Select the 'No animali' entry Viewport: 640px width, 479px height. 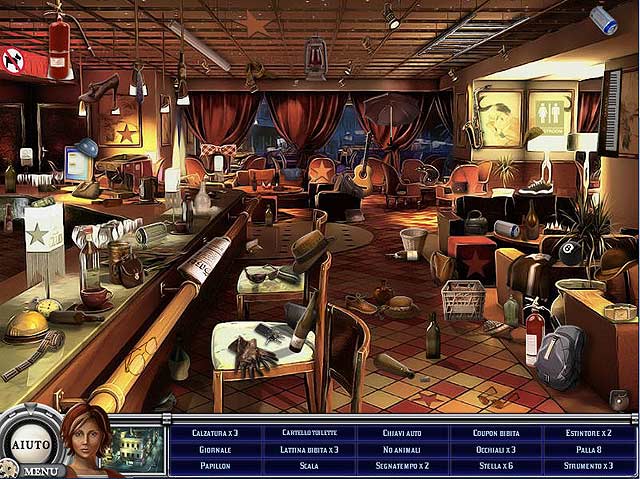(404, 449)
